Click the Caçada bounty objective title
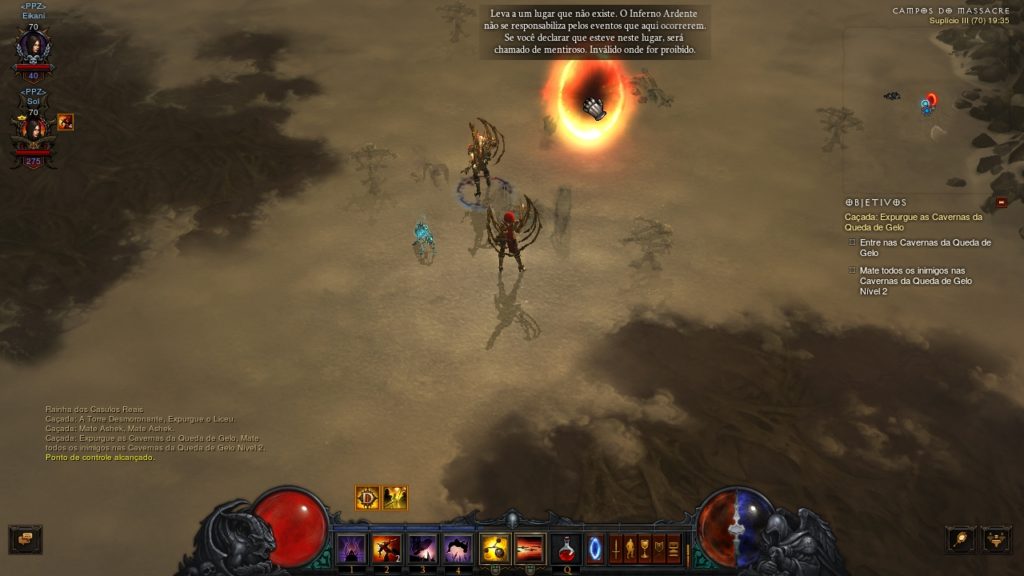The image size is (1024, 576). pyautogui.click(x=913, y=222)
